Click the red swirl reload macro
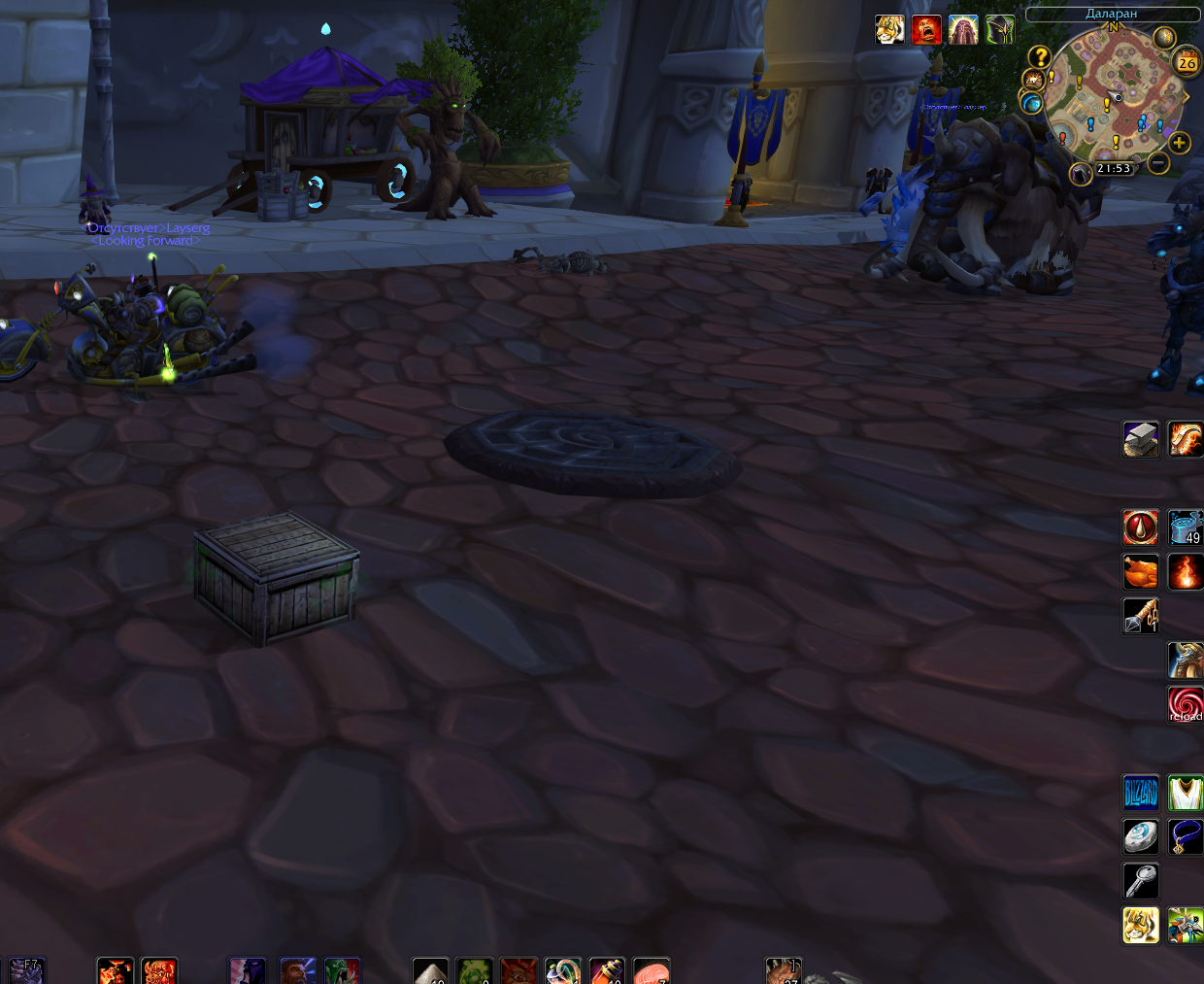1204x984 pixels. click(1186, 704)
